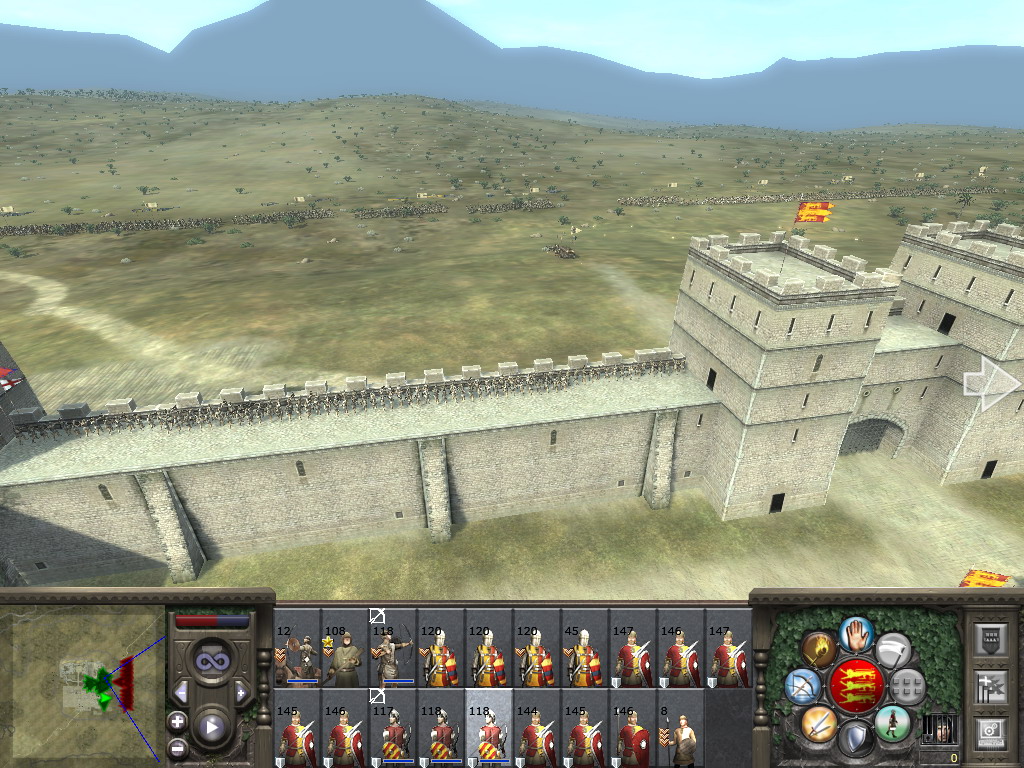Select the longbow archer unit card showing 116
The width and height of the screenshot is (1024, 768).
(x=393, y=648)
